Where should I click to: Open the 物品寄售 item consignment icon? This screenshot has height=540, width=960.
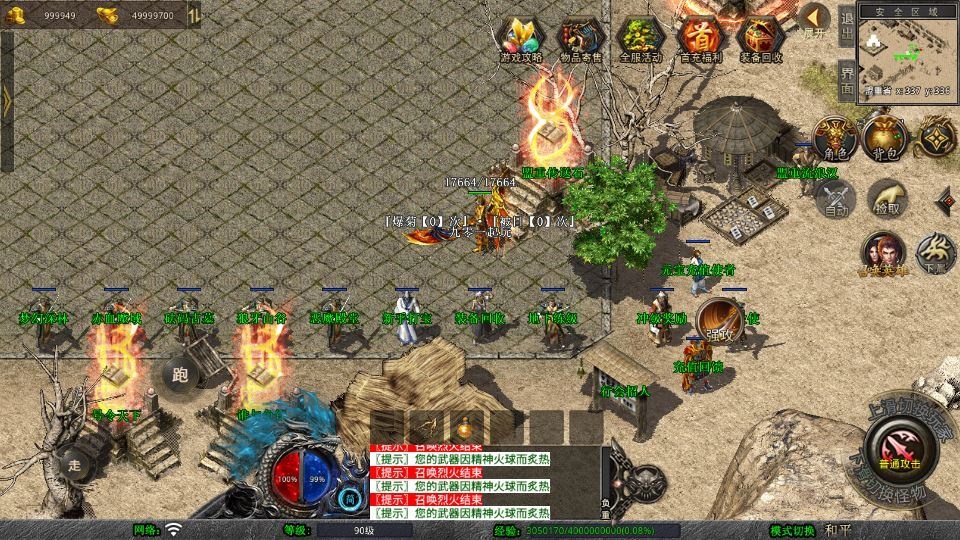[581, 39]
